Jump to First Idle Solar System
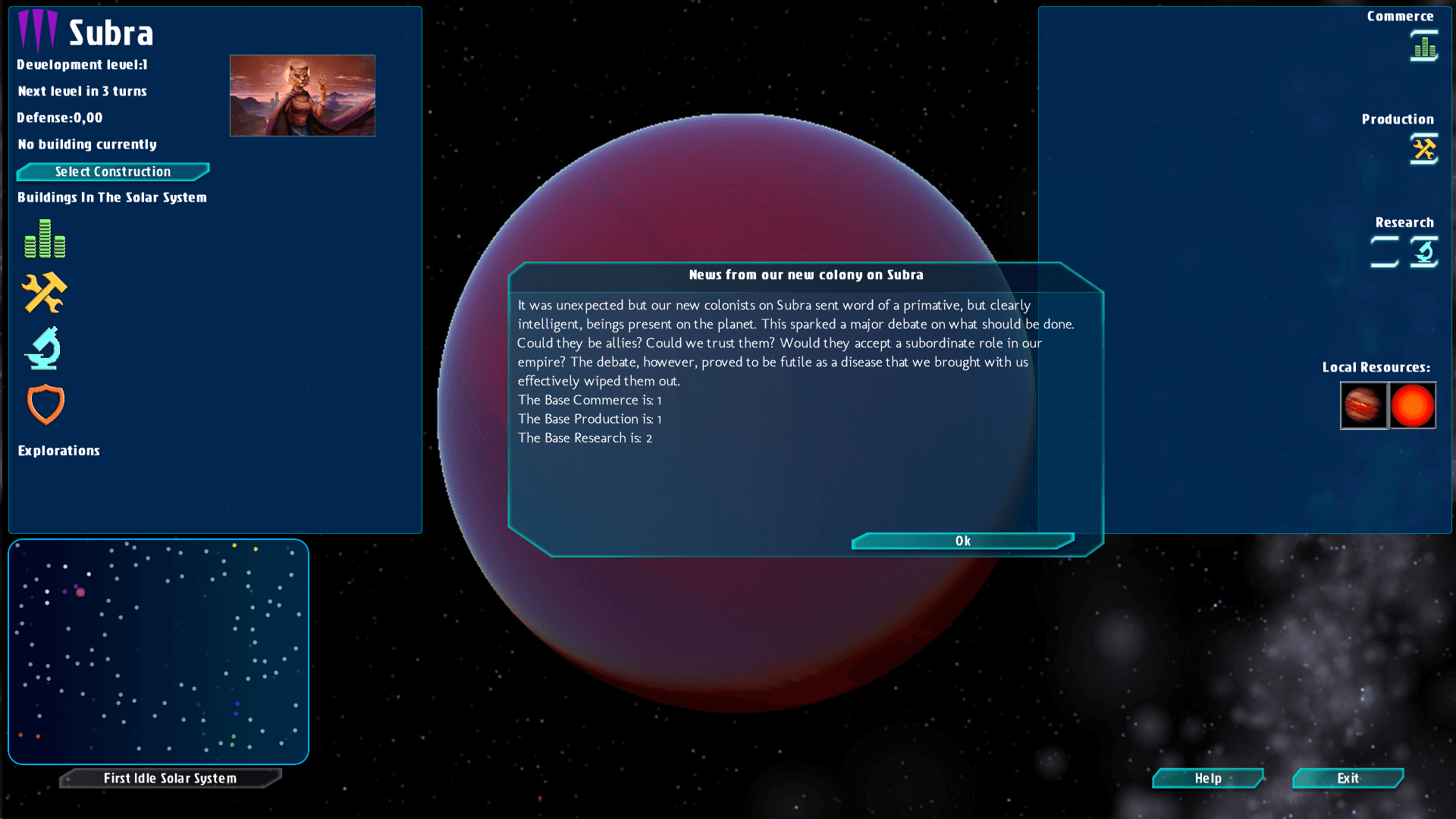The height and width of the screenshot is (819, 1456). (170, 778)
